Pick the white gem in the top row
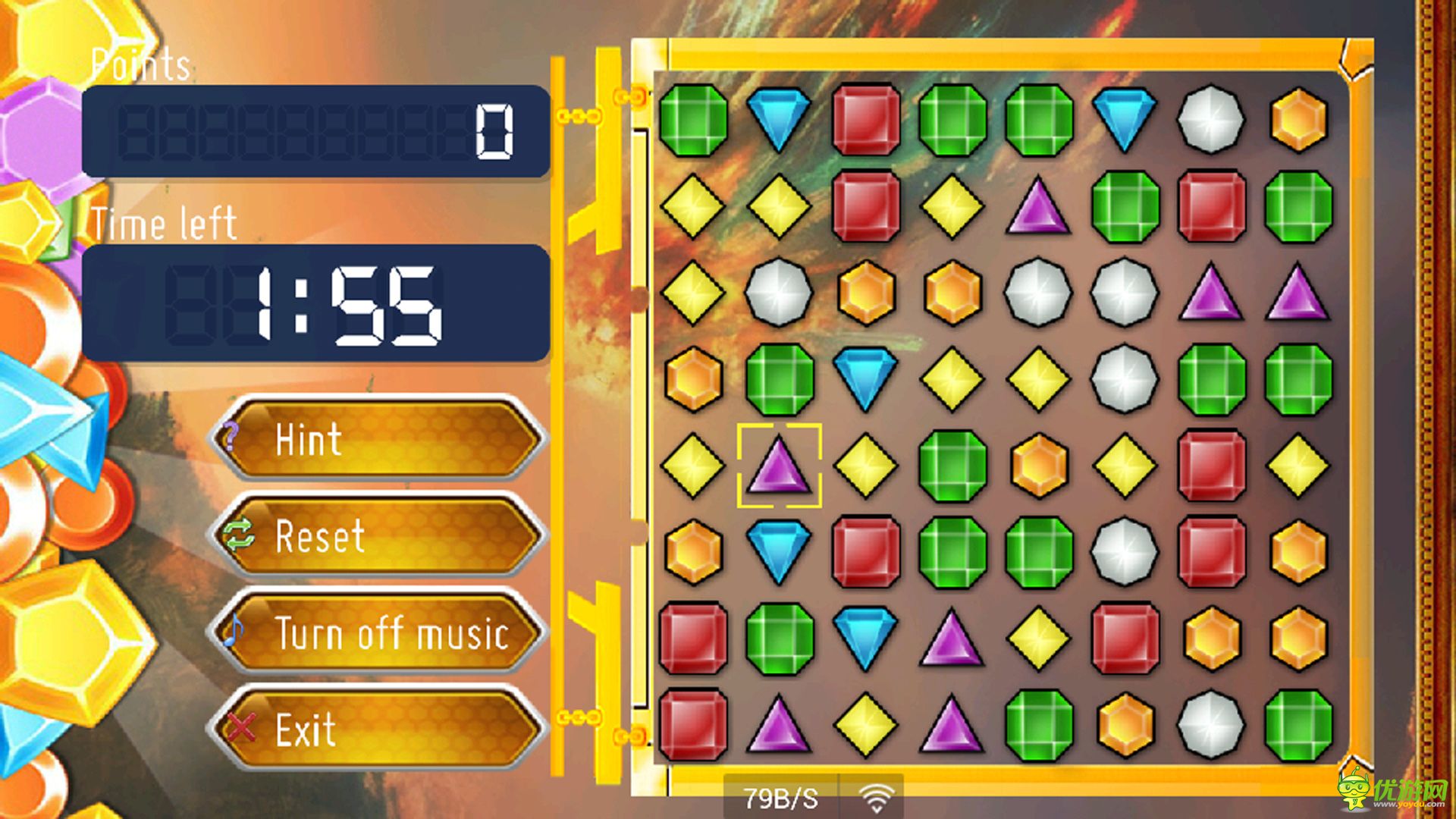 coord(1211,119)
